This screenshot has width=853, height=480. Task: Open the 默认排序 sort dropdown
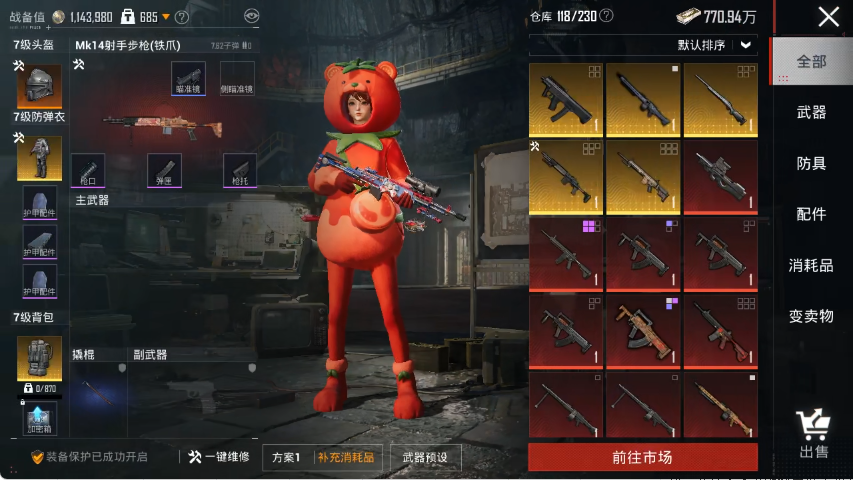click(715, 45)
